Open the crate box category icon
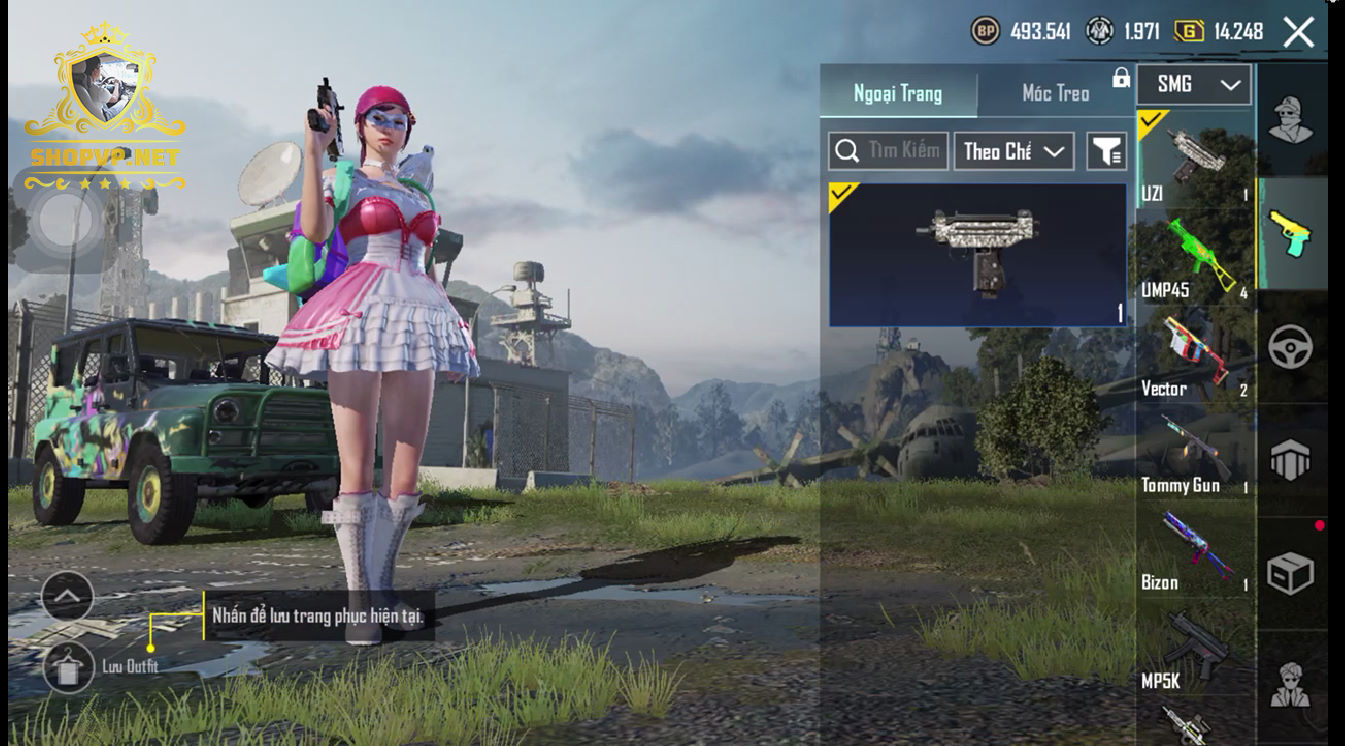 [x=1290, y=573]
